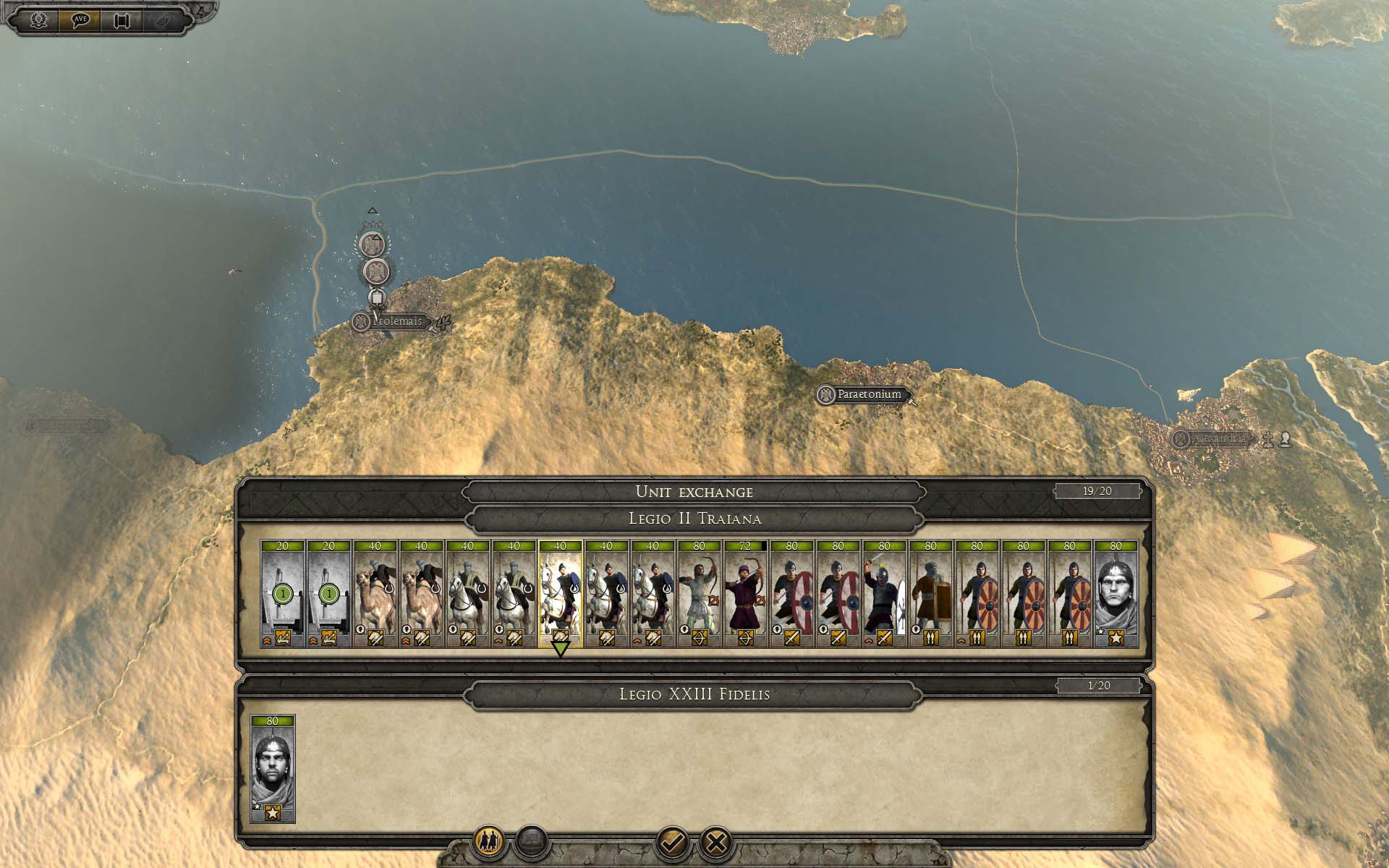Open the Alexandria settlement label

[1219, 439]
